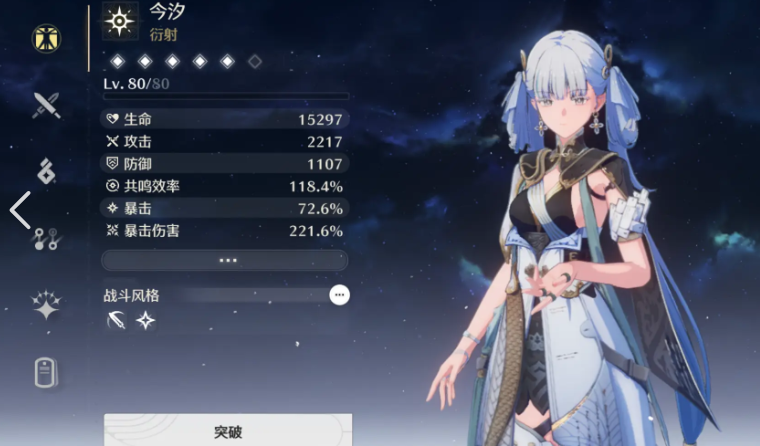Open the sparkle star resonance chain tab

click(46, 305)
